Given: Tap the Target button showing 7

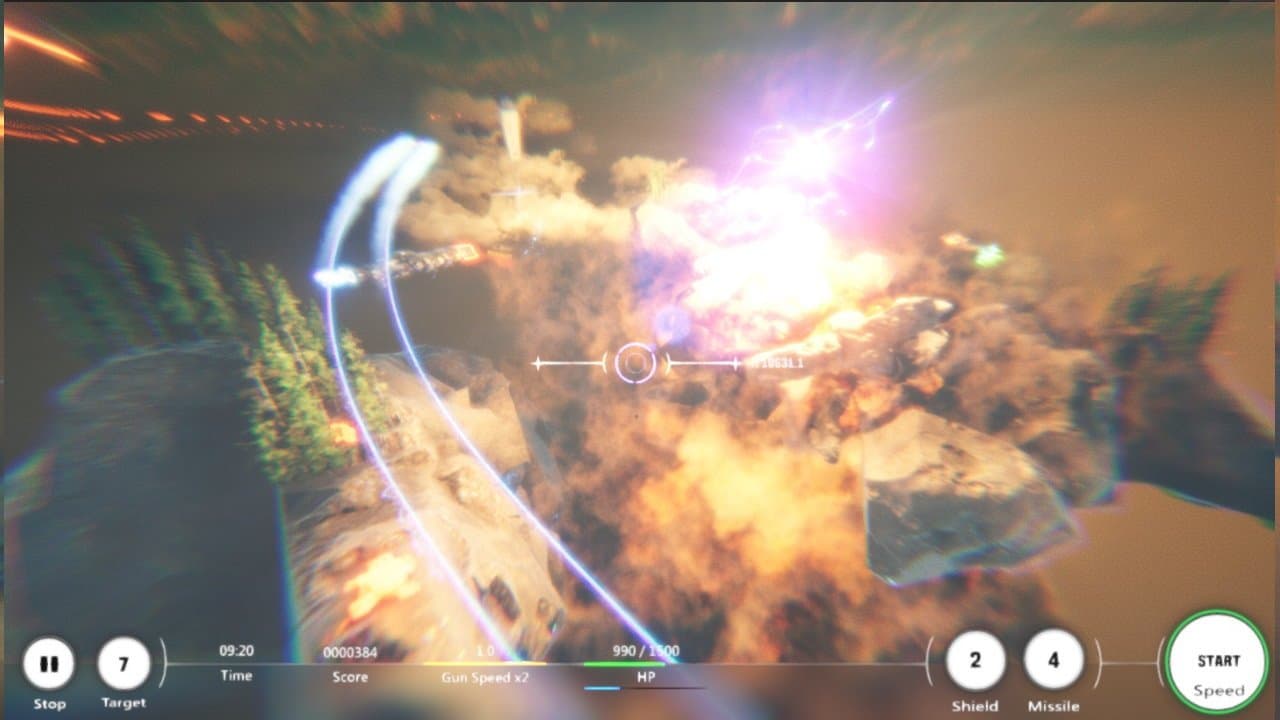Looking at the screenshot, I should pyautogui.click(x=124, y=664).
